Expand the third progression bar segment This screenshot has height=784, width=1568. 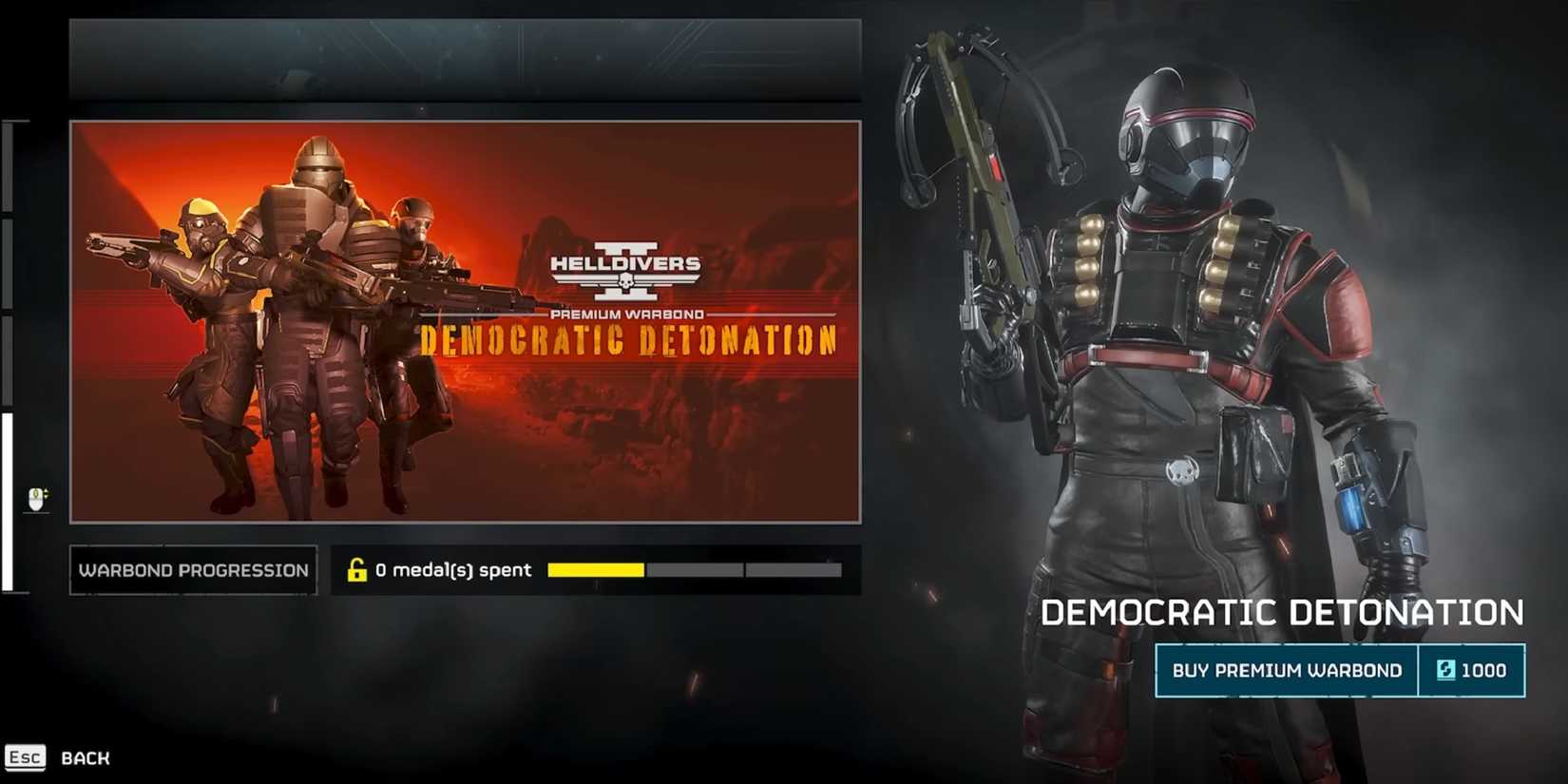pos(794,569)
